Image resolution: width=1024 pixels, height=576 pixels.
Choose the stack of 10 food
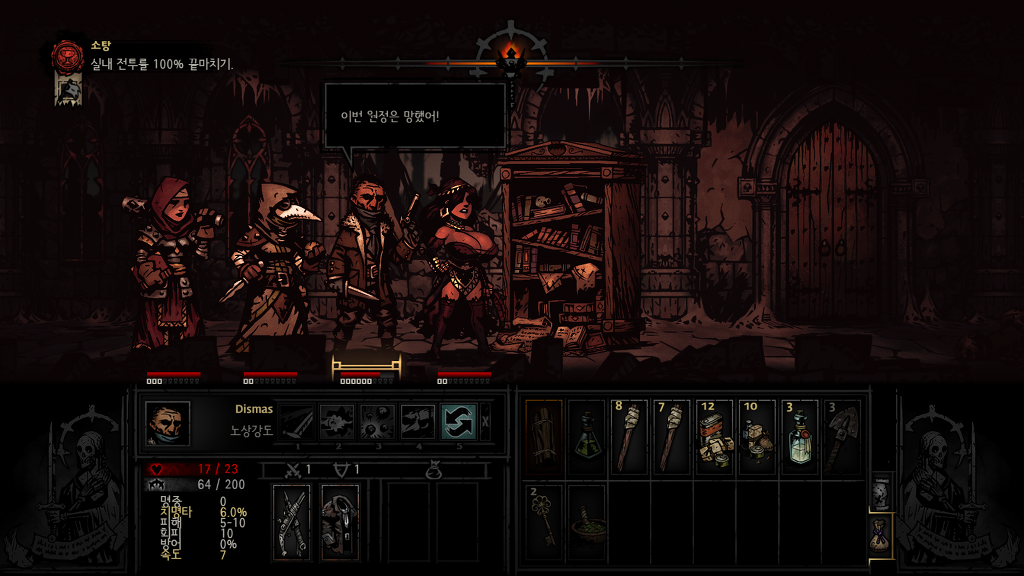coord(759,436)
